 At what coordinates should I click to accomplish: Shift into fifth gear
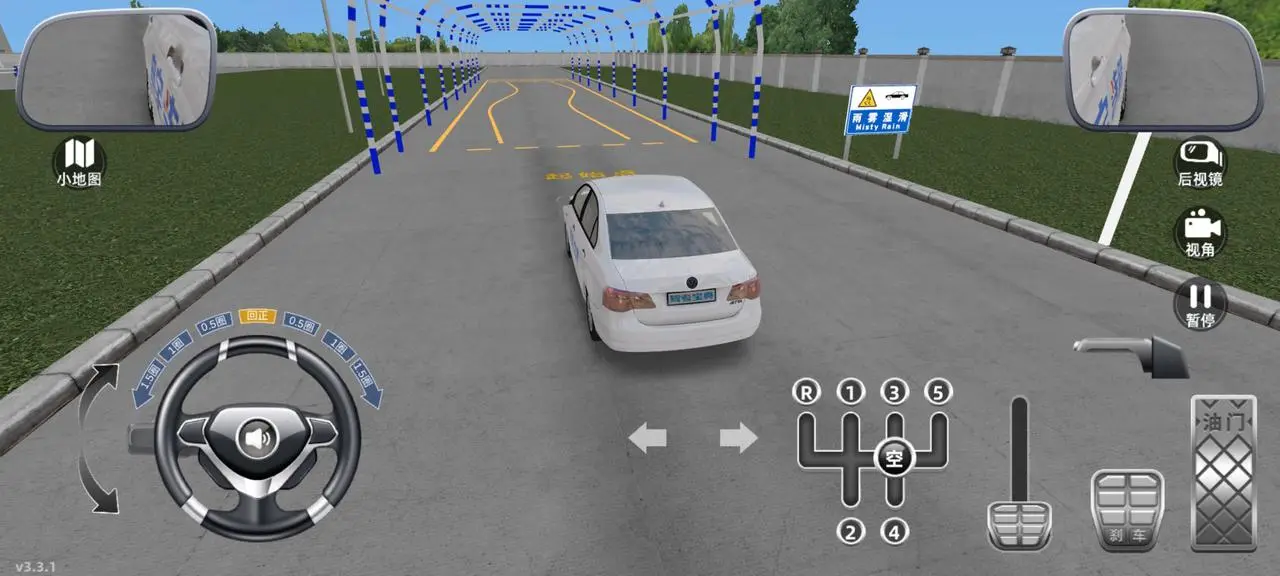click(x=938, y=391)
